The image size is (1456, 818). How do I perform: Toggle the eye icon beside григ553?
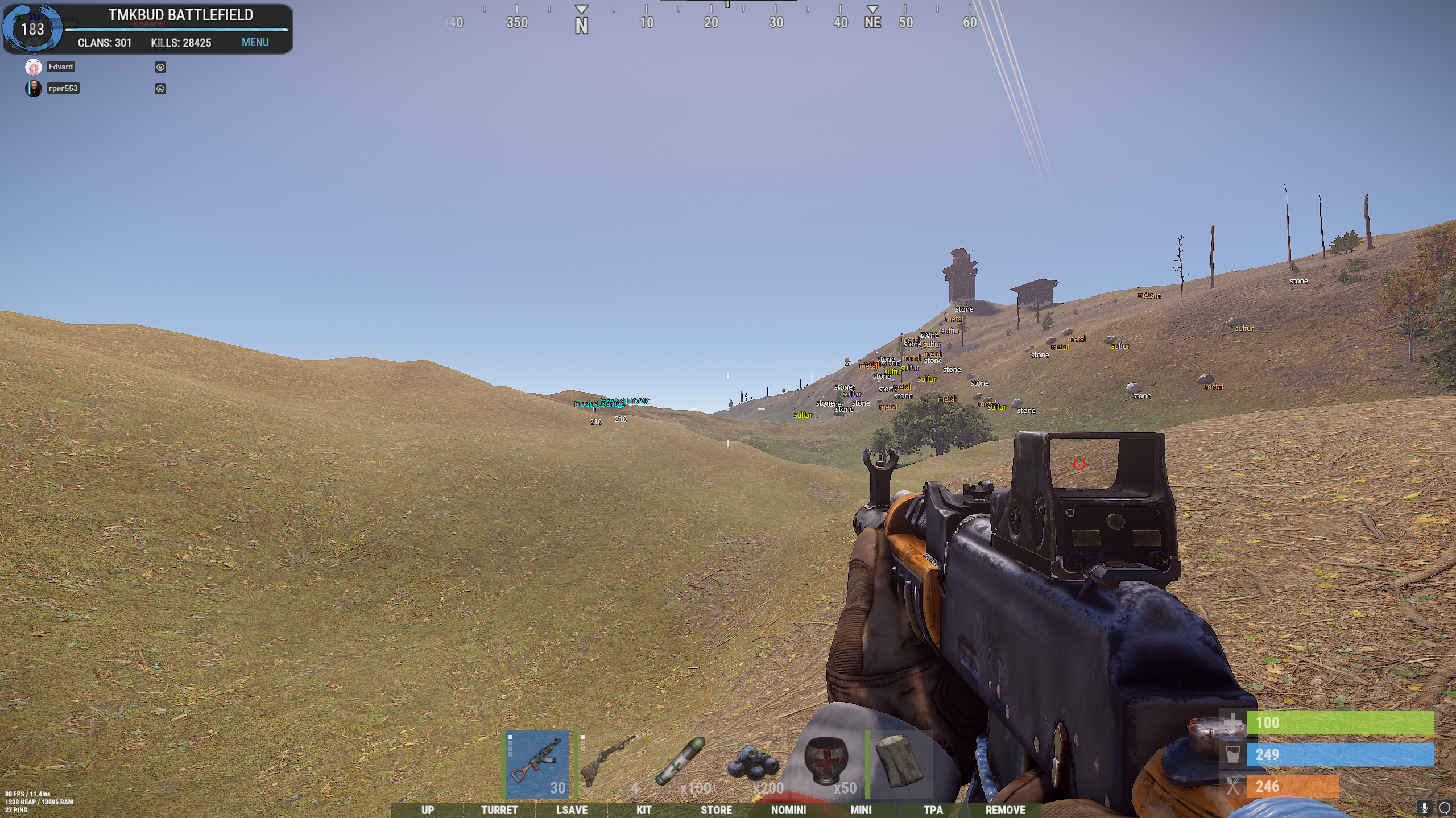point(160,89)
